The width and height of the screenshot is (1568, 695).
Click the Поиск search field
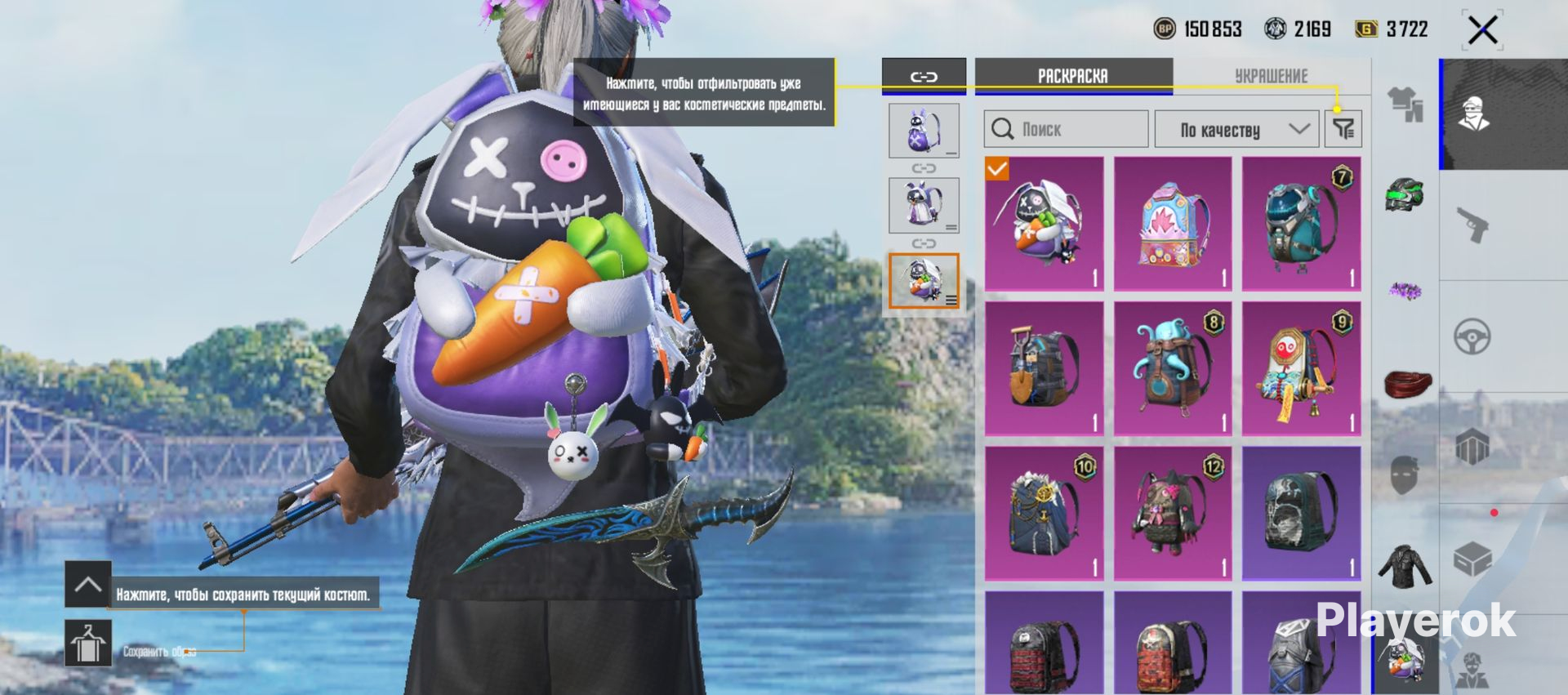pos(1066,129)
